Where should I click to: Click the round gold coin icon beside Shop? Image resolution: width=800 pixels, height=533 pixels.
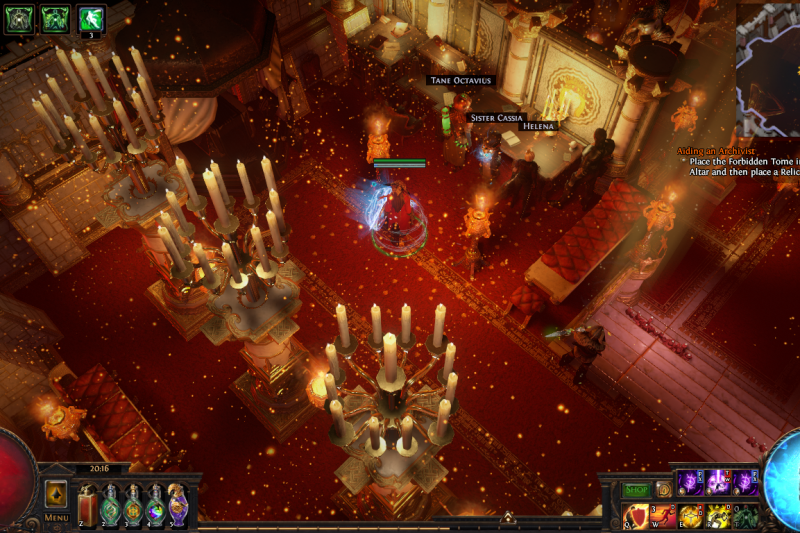tap(662, 490)
